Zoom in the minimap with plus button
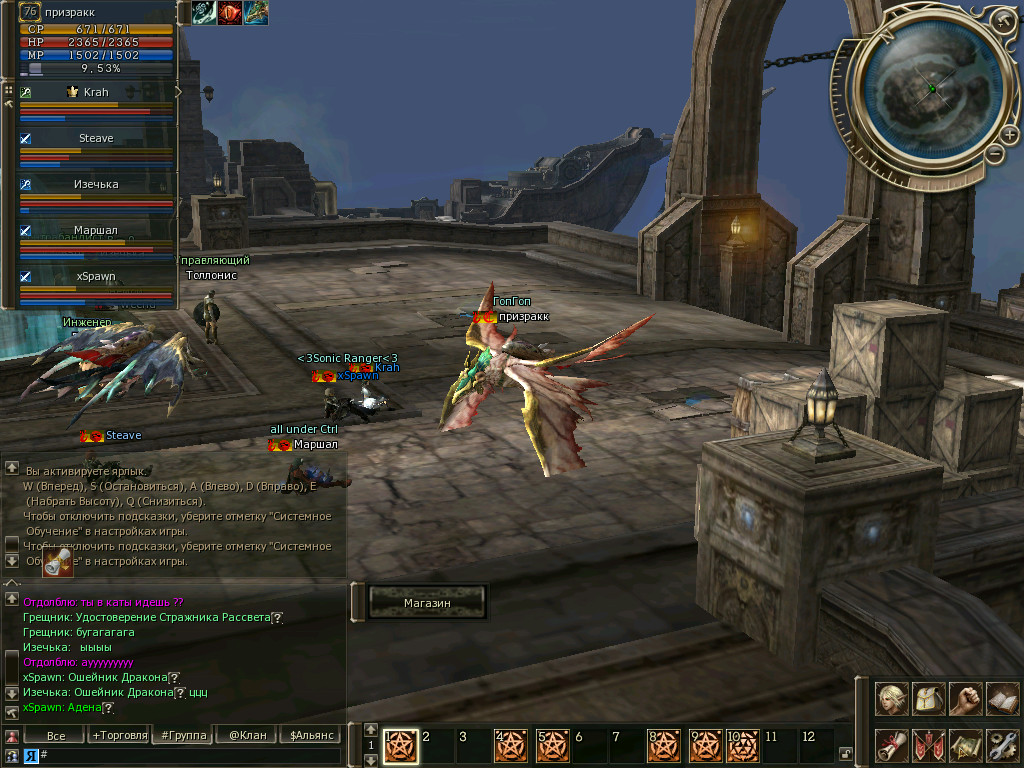The image size is (1024, 768). point(1010,135)
